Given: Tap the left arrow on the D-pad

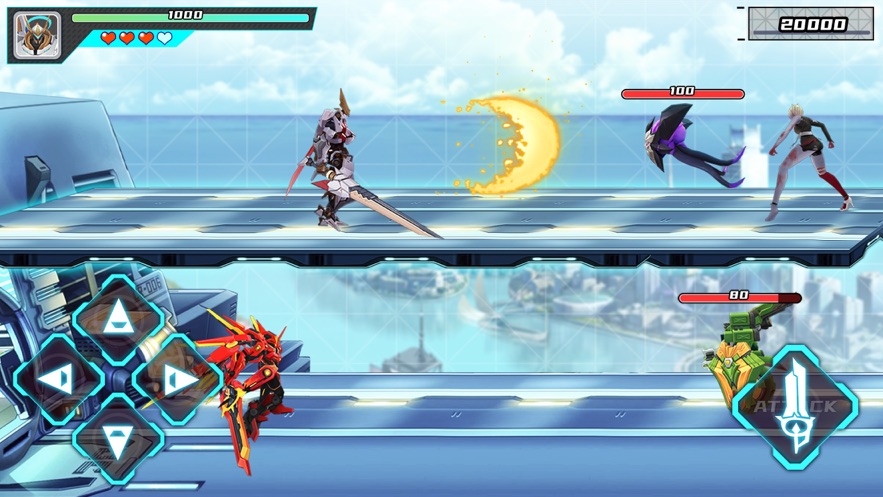Looking at the screenshot, I should [x=58, y=379].
